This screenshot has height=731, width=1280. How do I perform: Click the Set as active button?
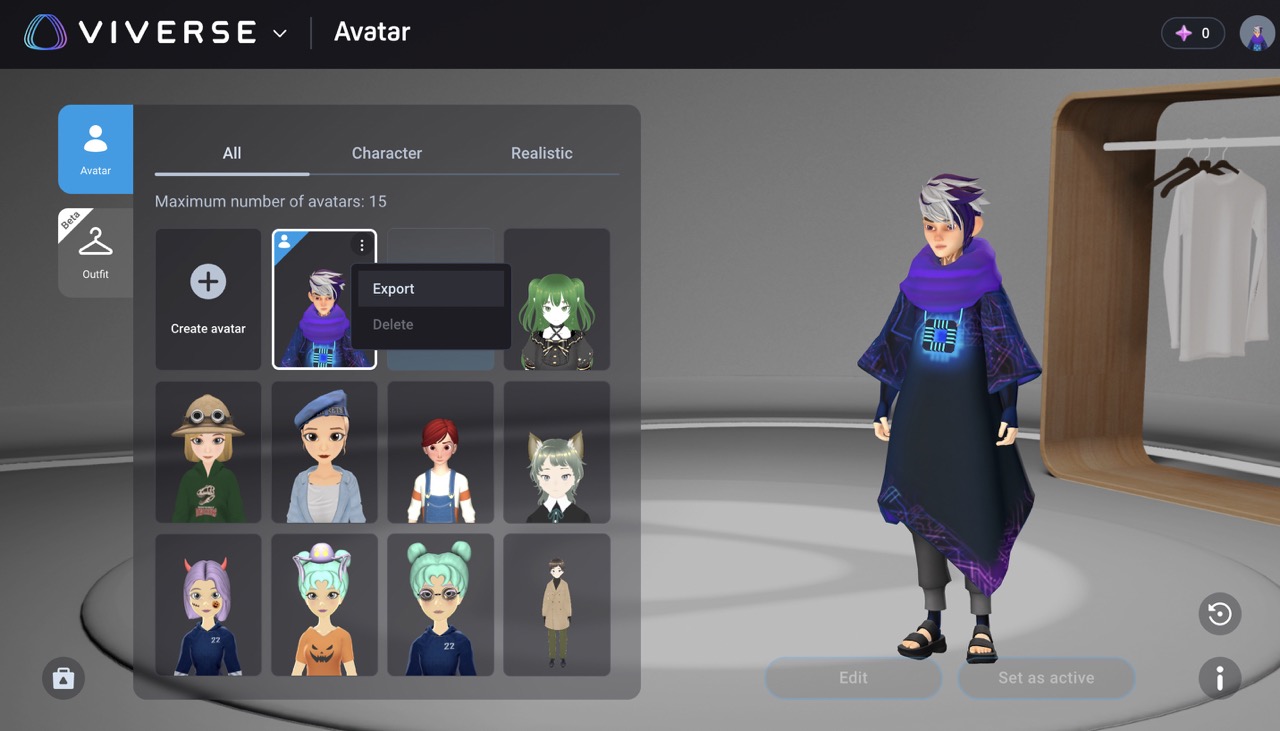point(1046,678)
